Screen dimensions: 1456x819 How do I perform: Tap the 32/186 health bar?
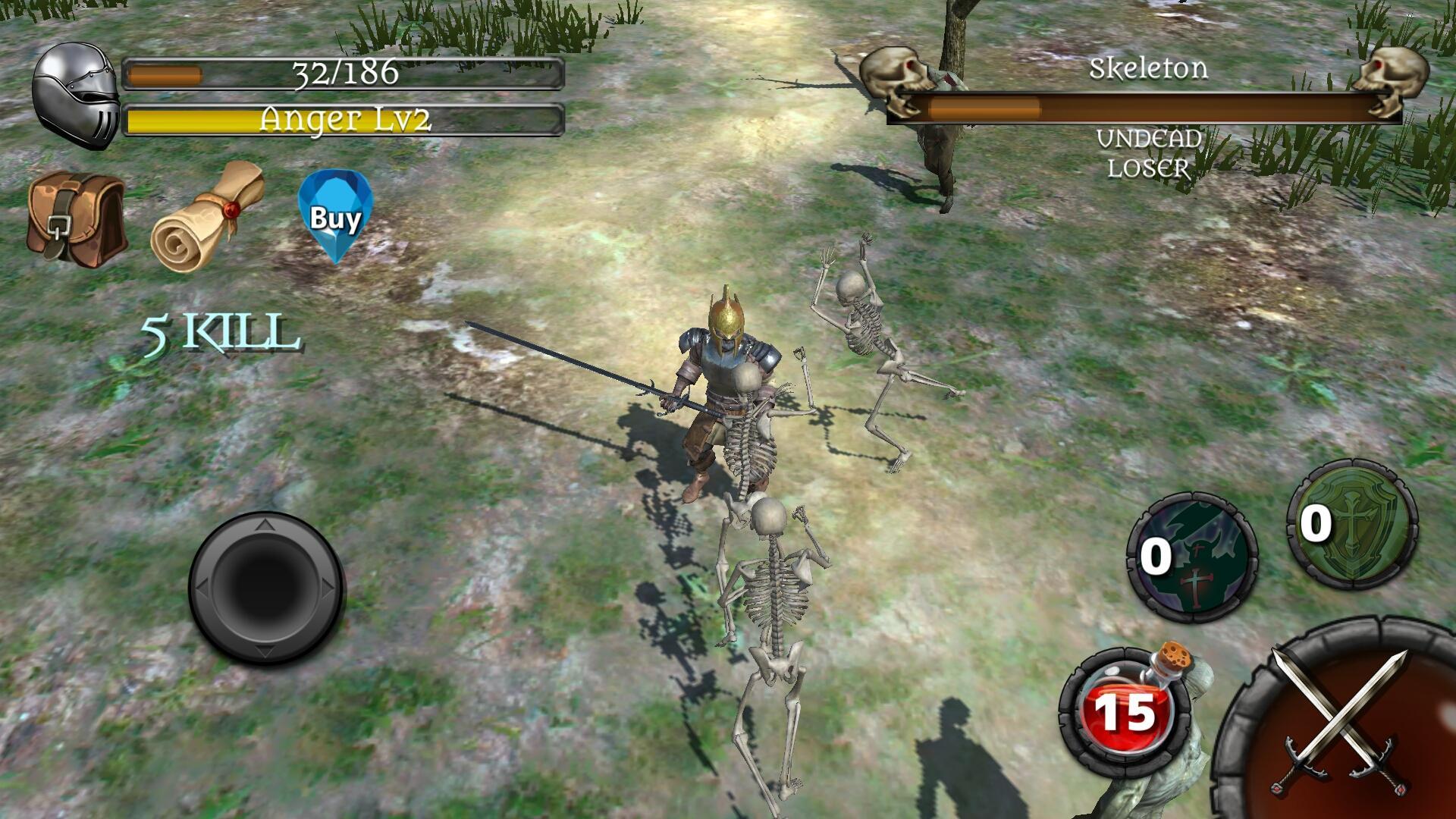point(345,74)
